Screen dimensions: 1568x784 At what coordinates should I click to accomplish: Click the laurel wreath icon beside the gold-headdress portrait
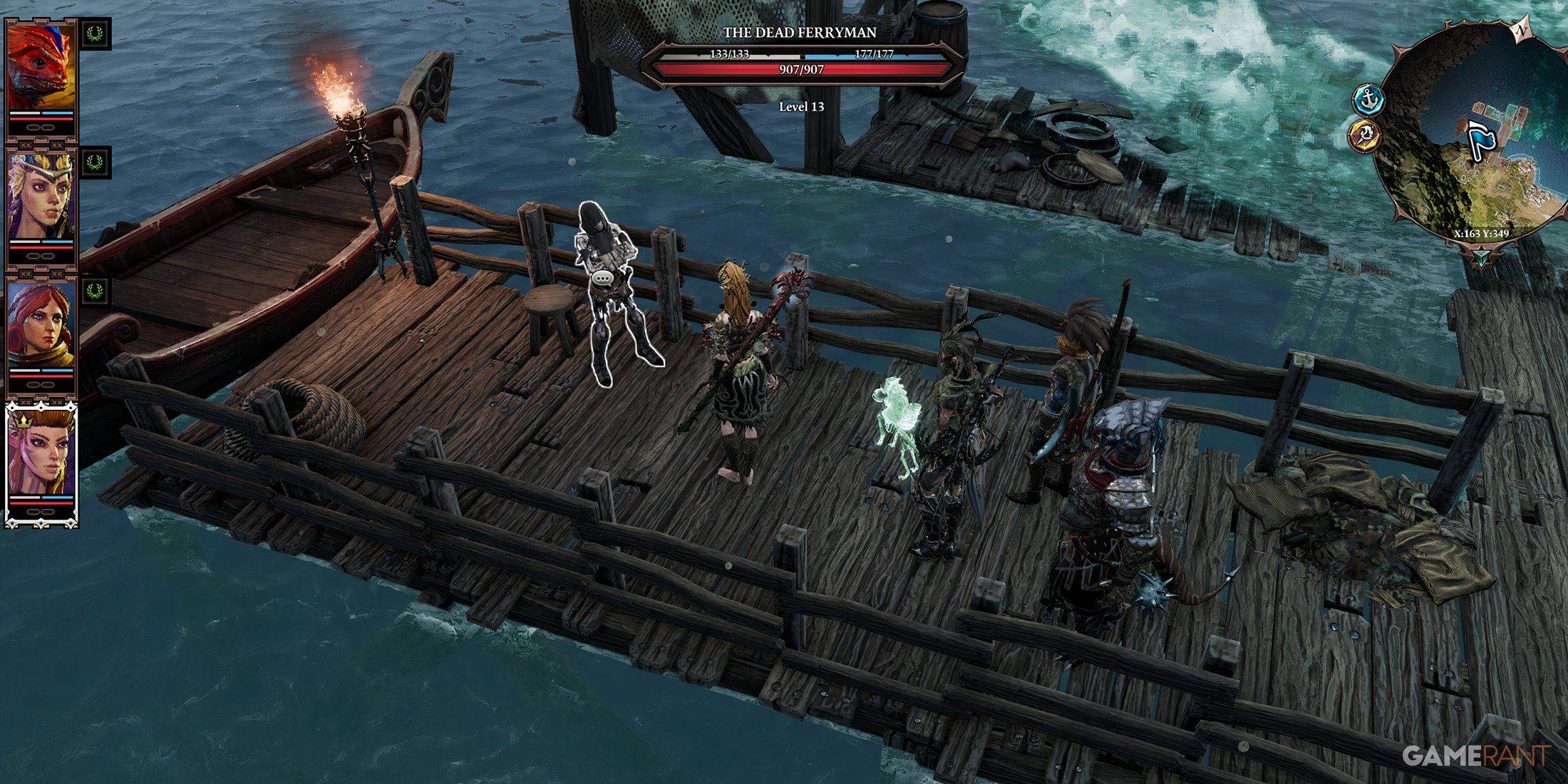click(x=95, y=162)
